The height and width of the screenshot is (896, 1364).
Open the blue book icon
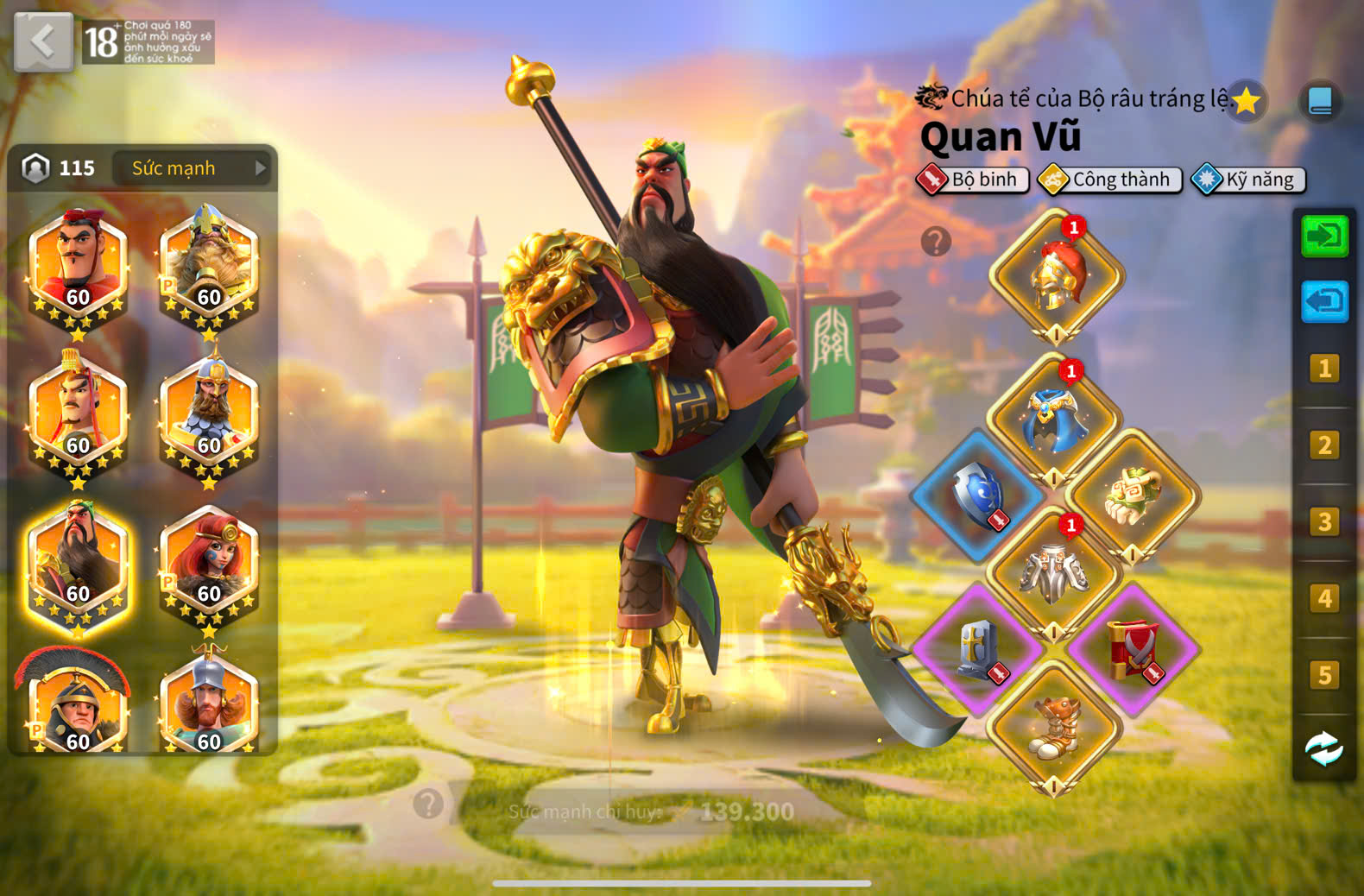click(1320, 102)
